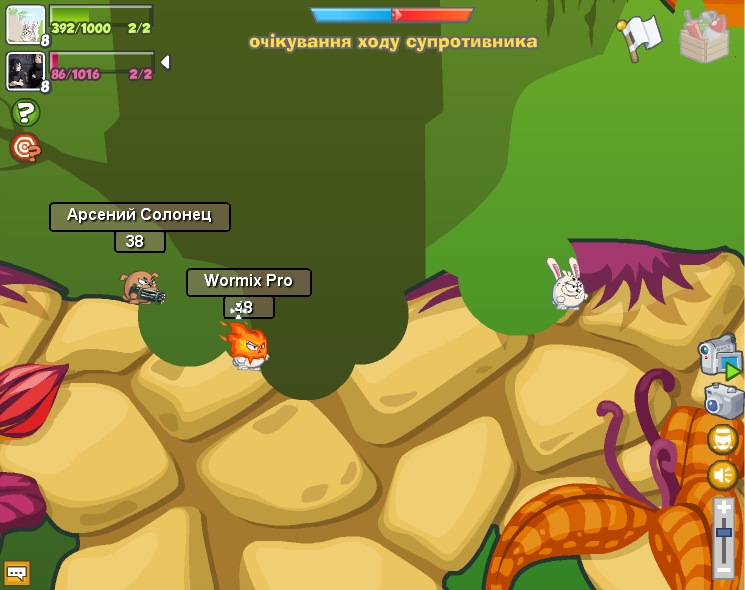
Task: Toggle sound with the speaker button
Action: point(723,475)
